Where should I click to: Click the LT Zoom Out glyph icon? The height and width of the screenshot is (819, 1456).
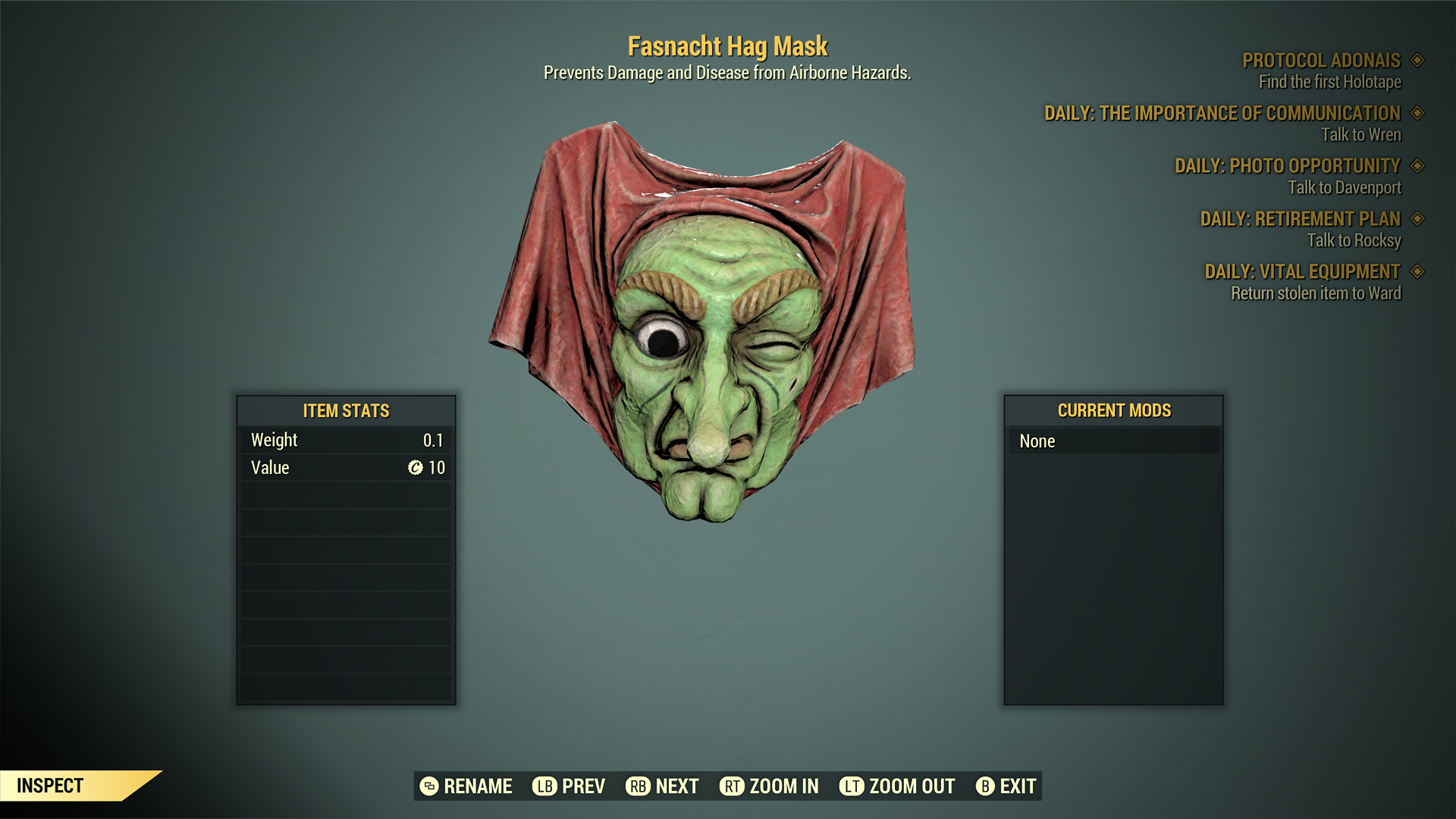852,786
